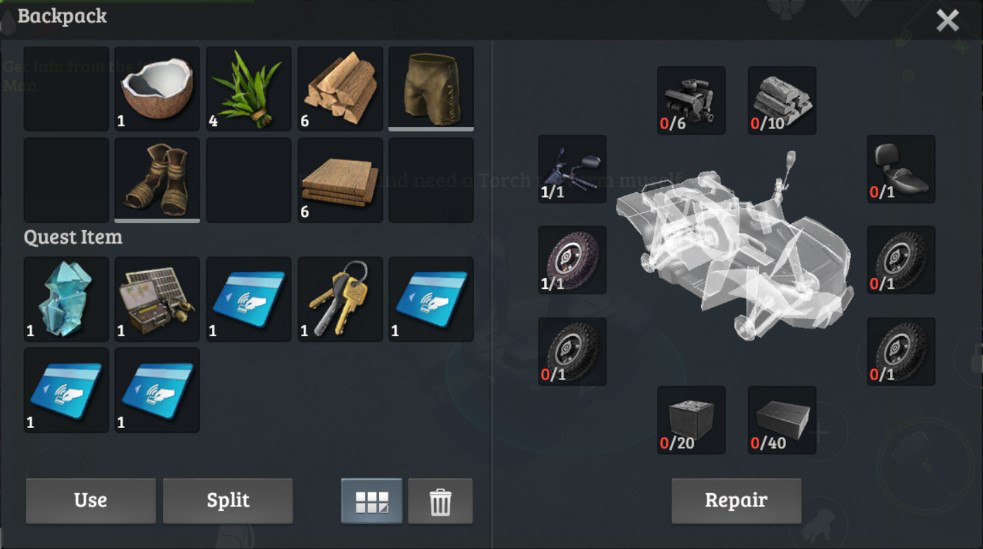Close the backpack window
The height and width of the screenshot is (549, 983).
click(947, 20)
